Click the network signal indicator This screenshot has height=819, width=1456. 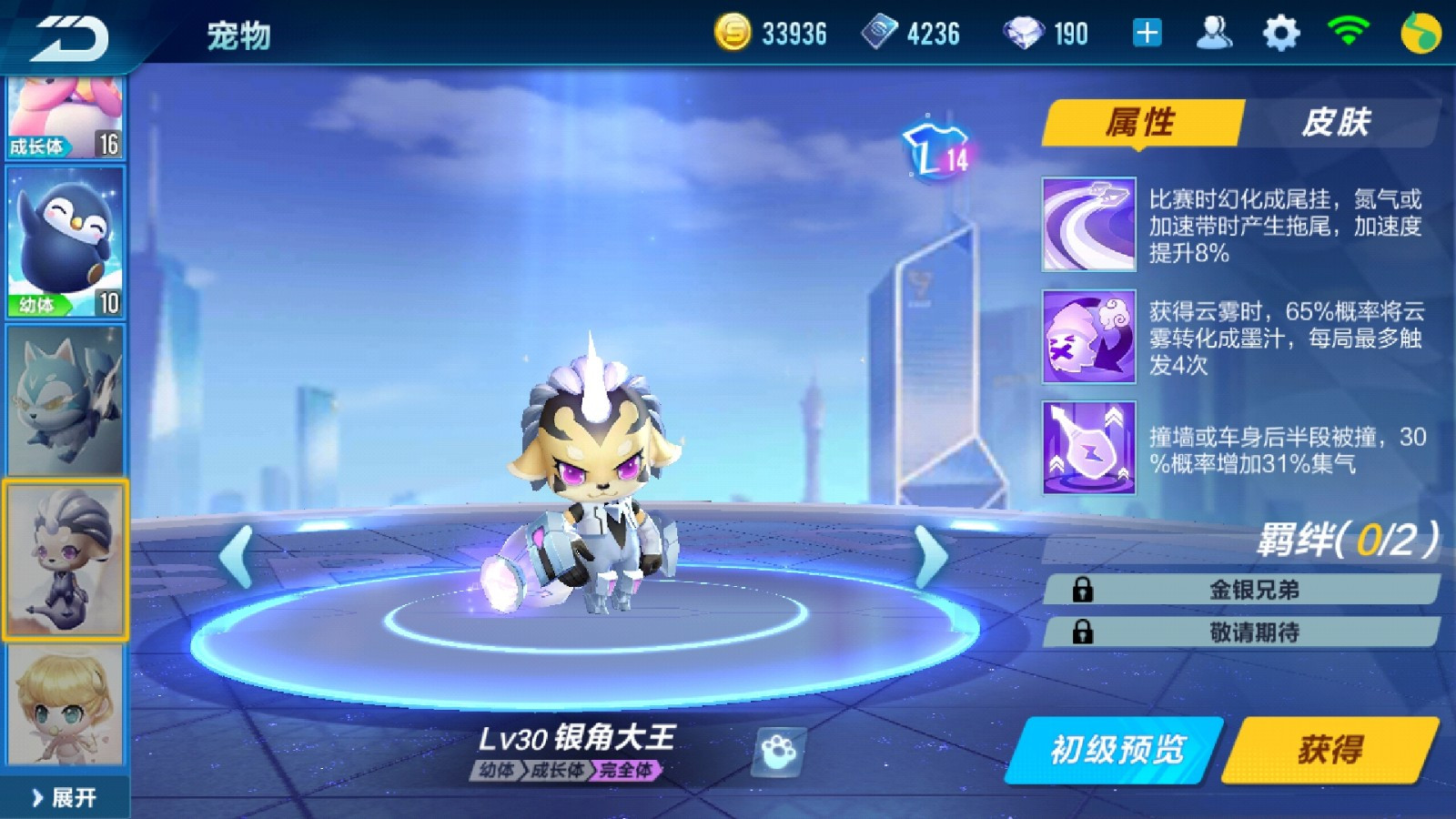1347,30
